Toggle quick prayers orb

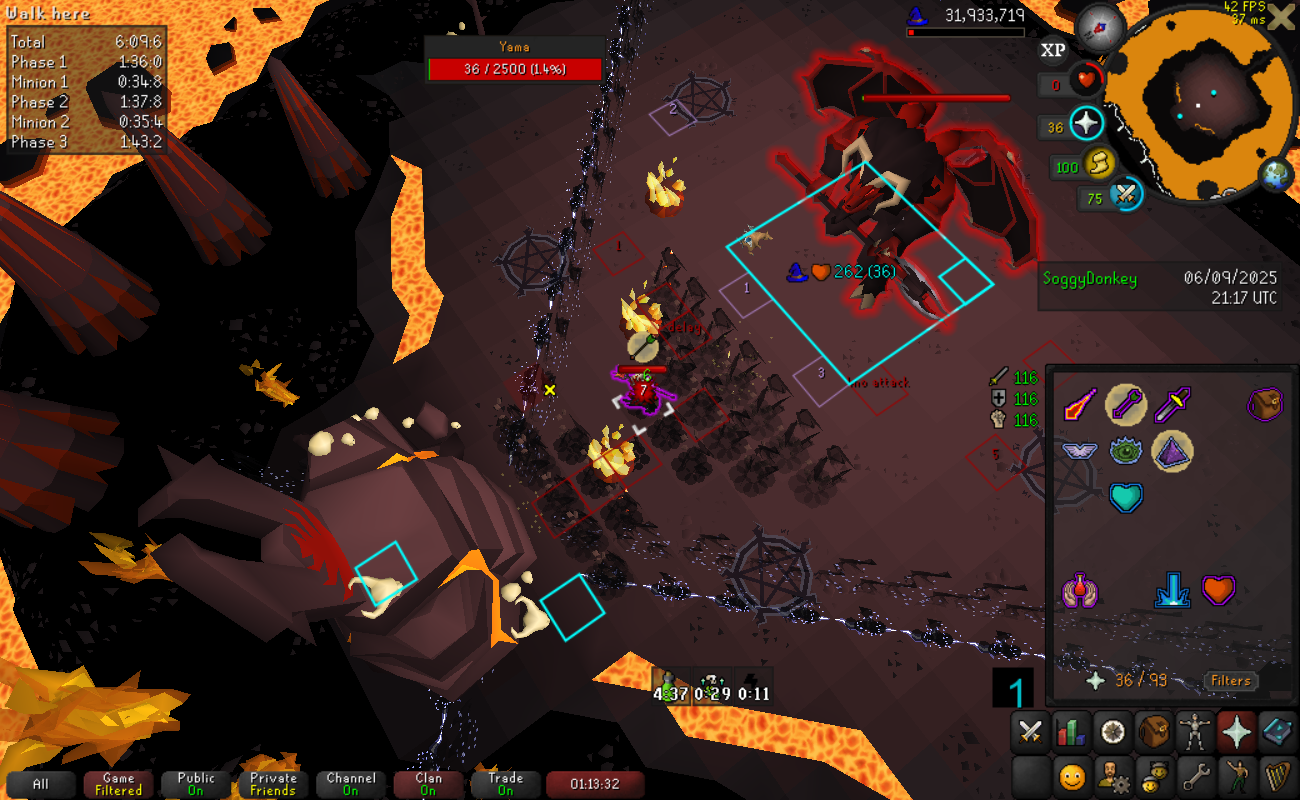coord(1086,125)
